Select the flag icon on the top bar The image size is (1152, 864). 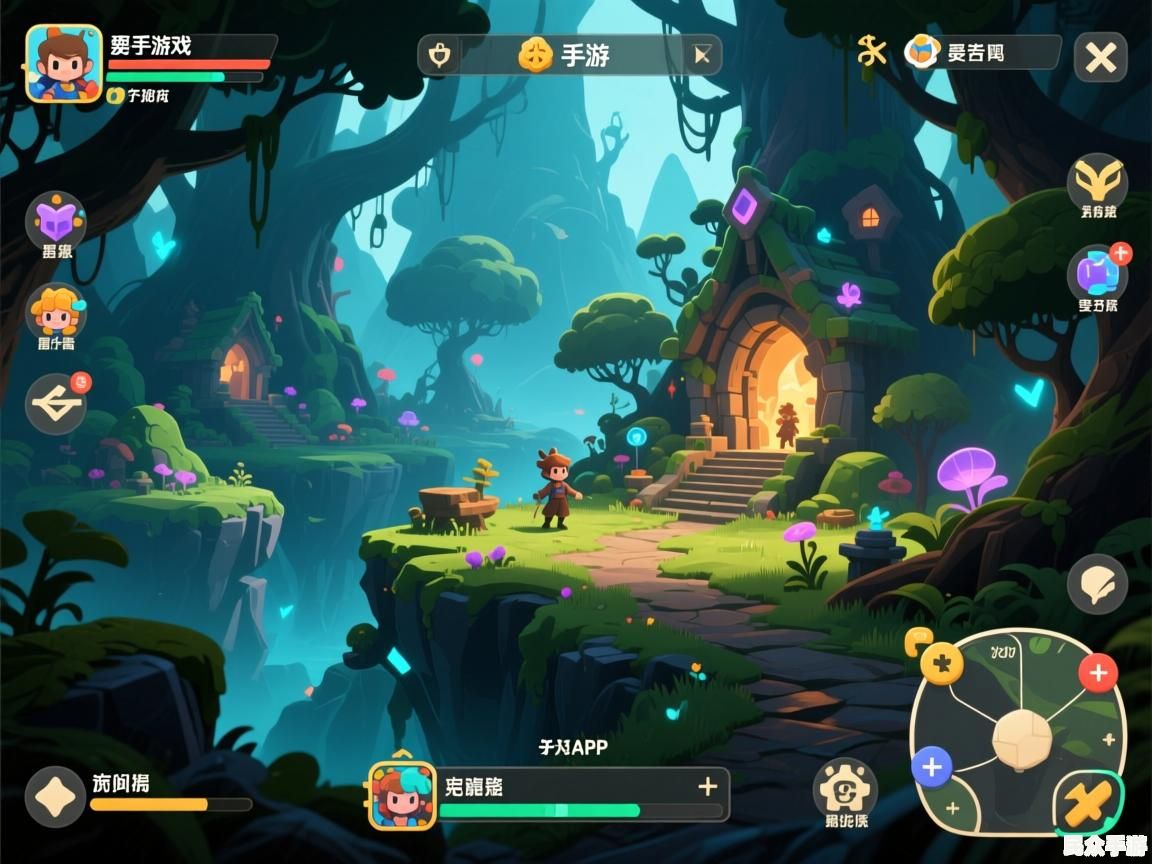[703, 55]
